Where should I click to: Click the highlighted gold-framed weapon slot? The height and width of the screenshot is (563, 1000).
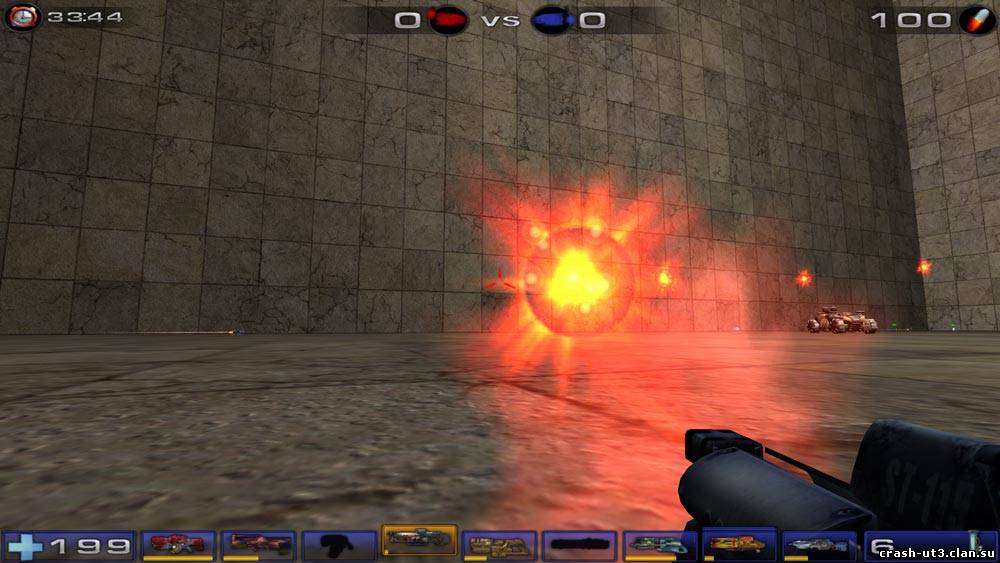[419, 541]
